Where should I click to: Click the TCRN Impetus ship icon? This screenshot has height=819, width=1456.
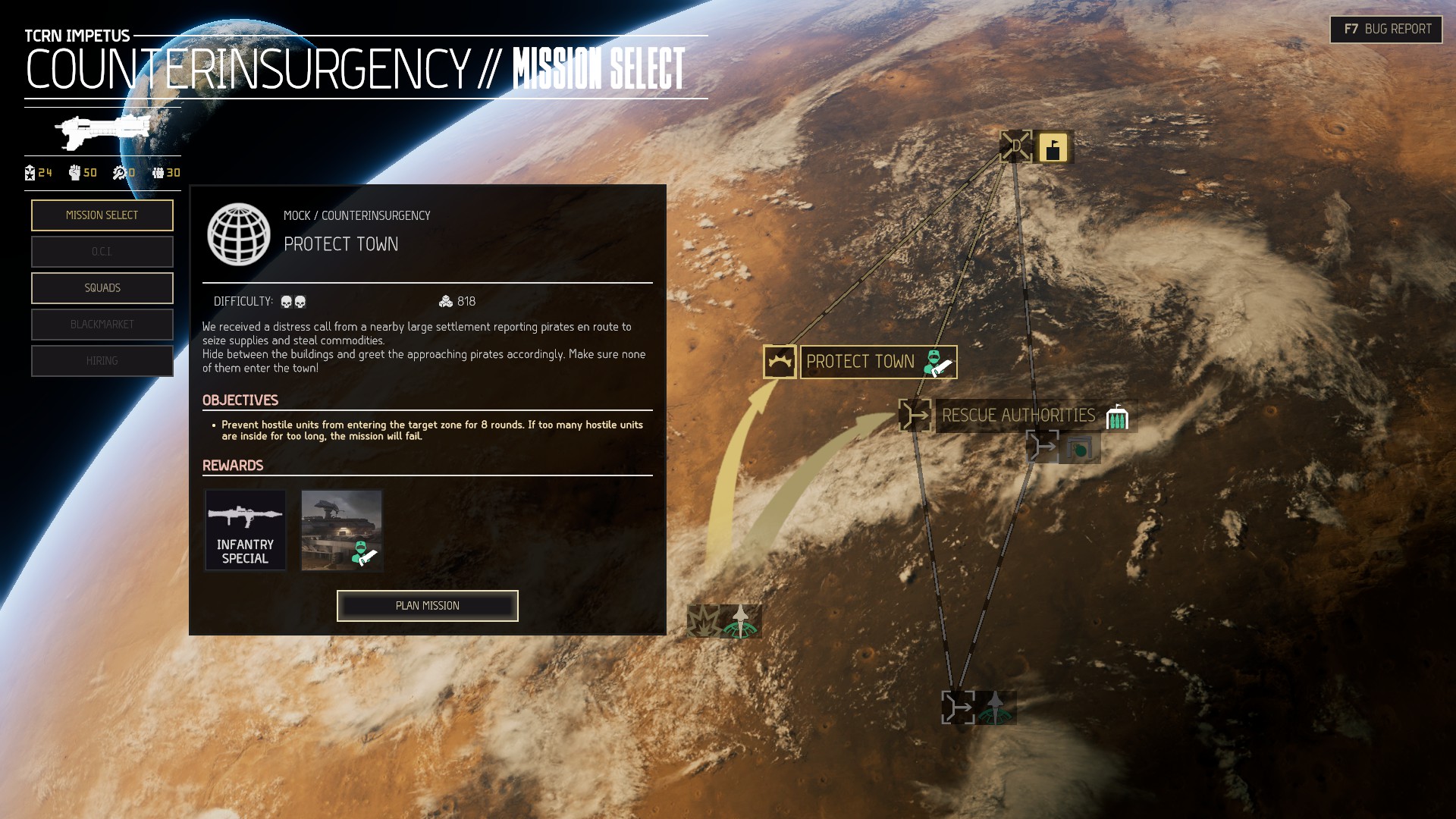click(102, 132)
